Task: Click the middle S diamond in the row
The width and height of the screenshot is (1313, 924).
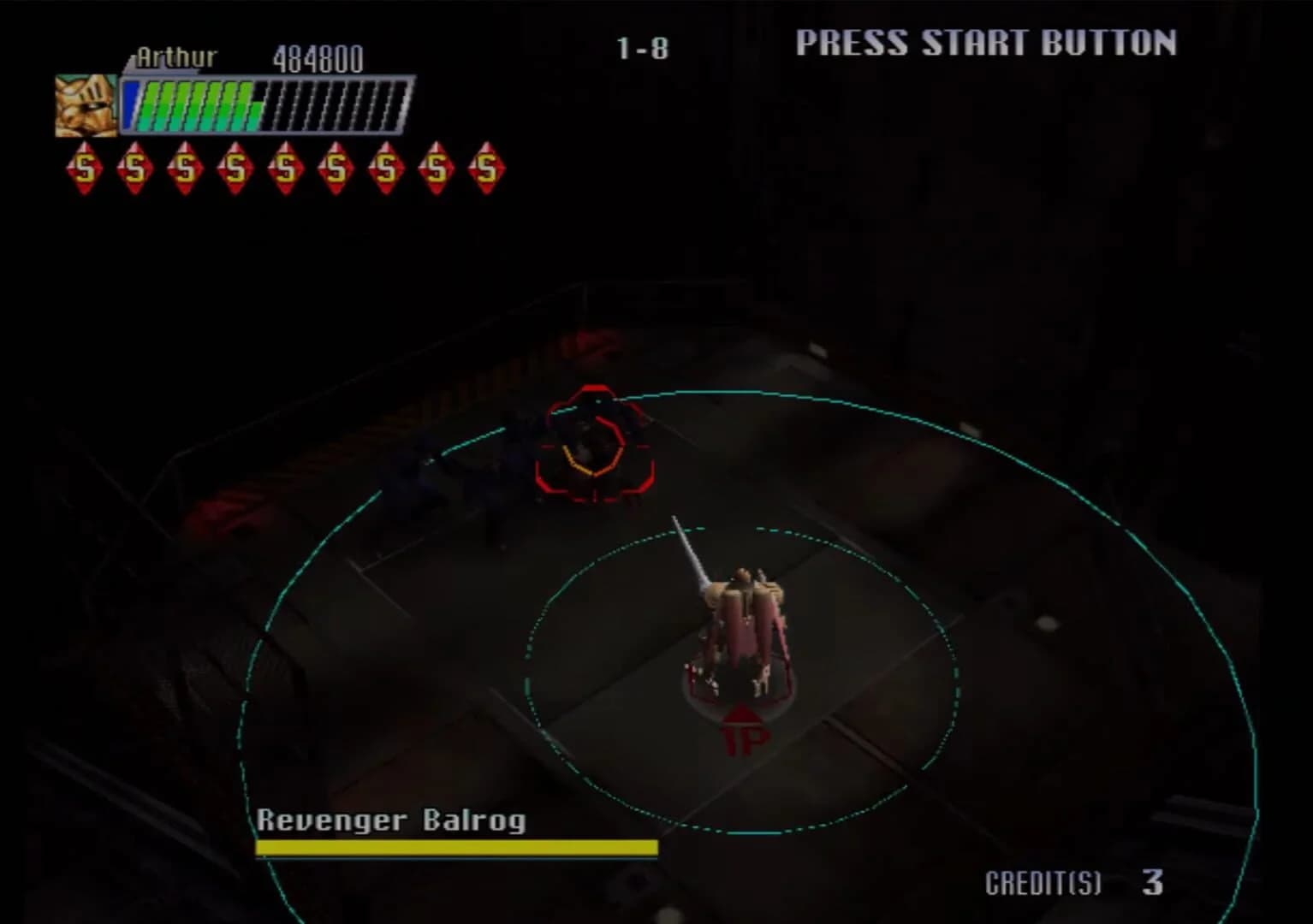Action: click(x=286, y=168)
